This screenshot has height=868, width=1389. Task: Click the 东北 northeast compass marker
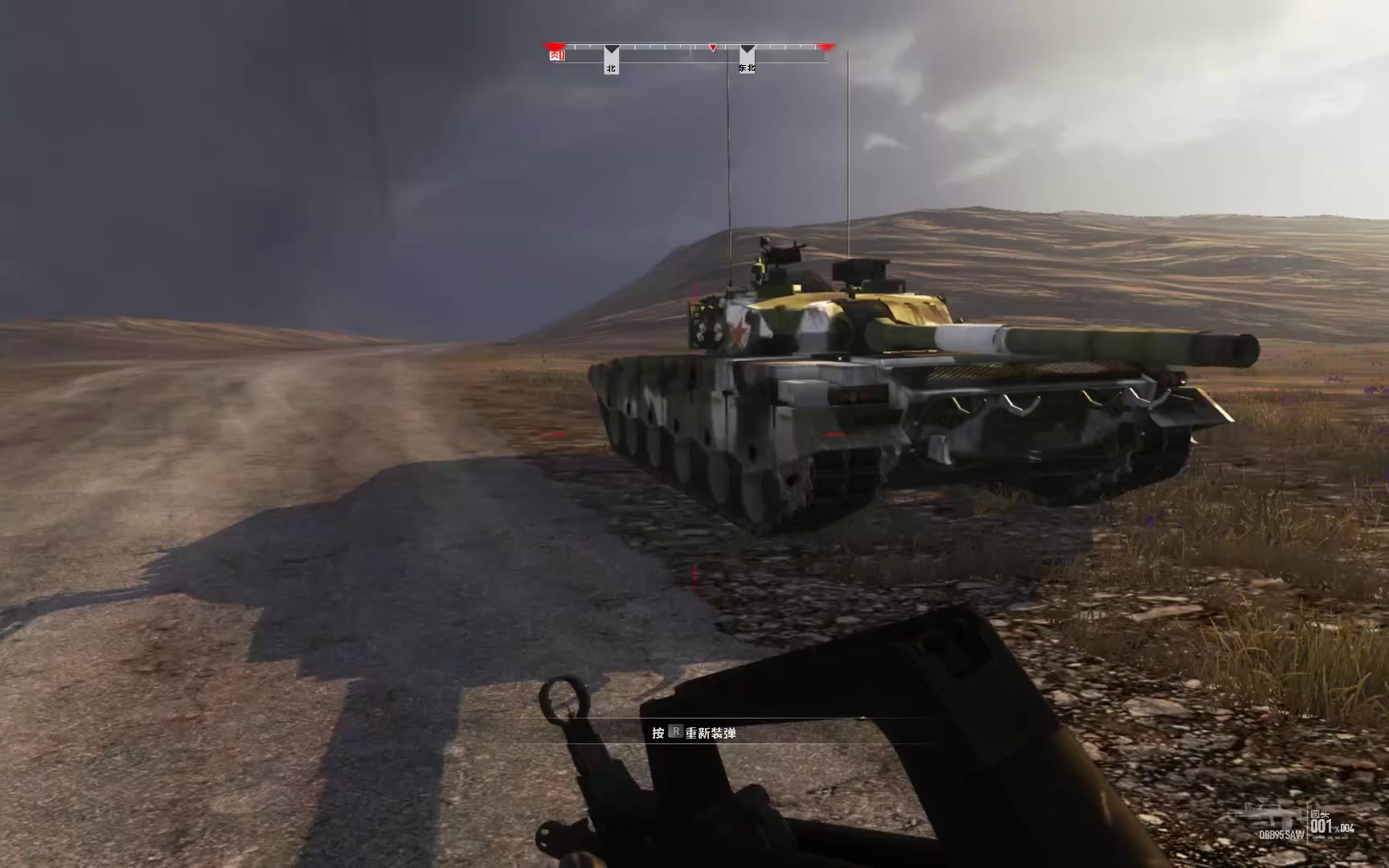click(x=747, y=68)
